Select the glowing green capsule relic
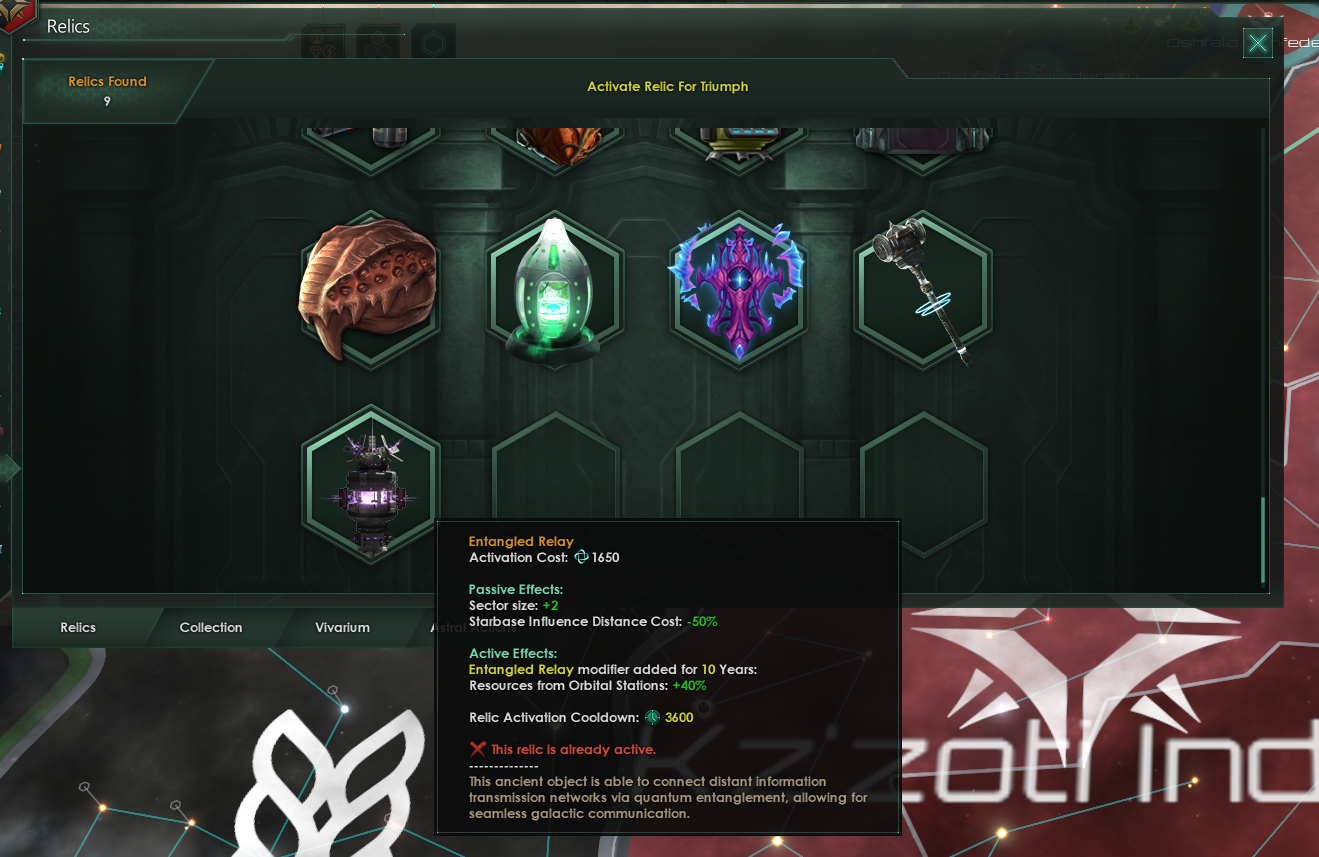1319x857 pixels. click(x=555, y=290)
